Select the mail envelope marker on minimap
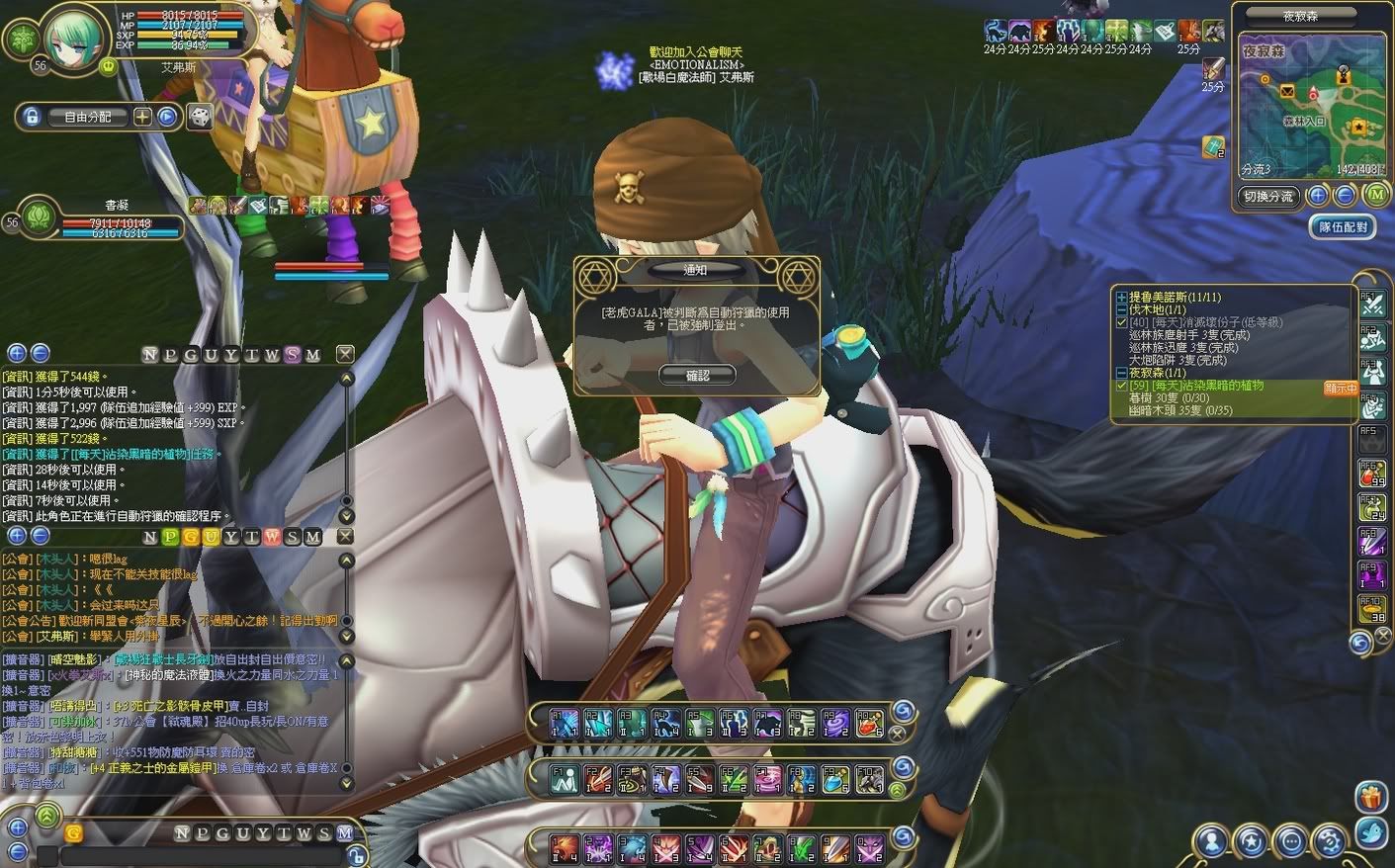Image resolution: width=1395 pixels, height=868 pixels. coord(1287,91)
